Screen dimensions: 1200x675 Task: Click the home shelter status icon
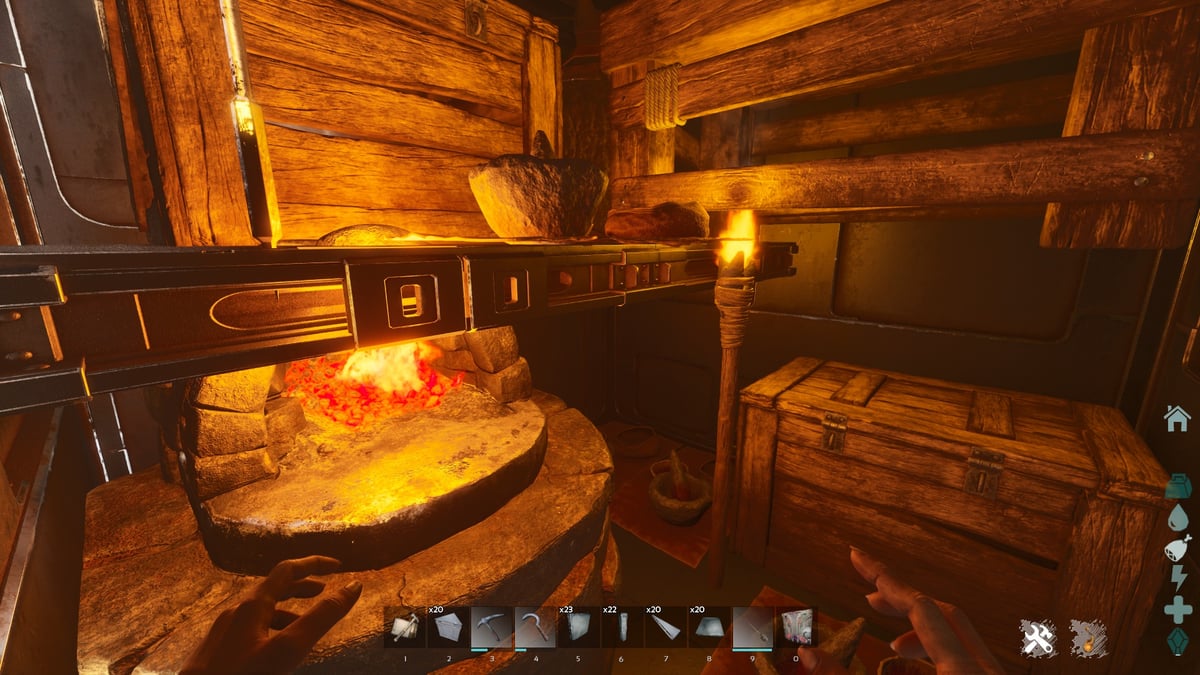1177,418
